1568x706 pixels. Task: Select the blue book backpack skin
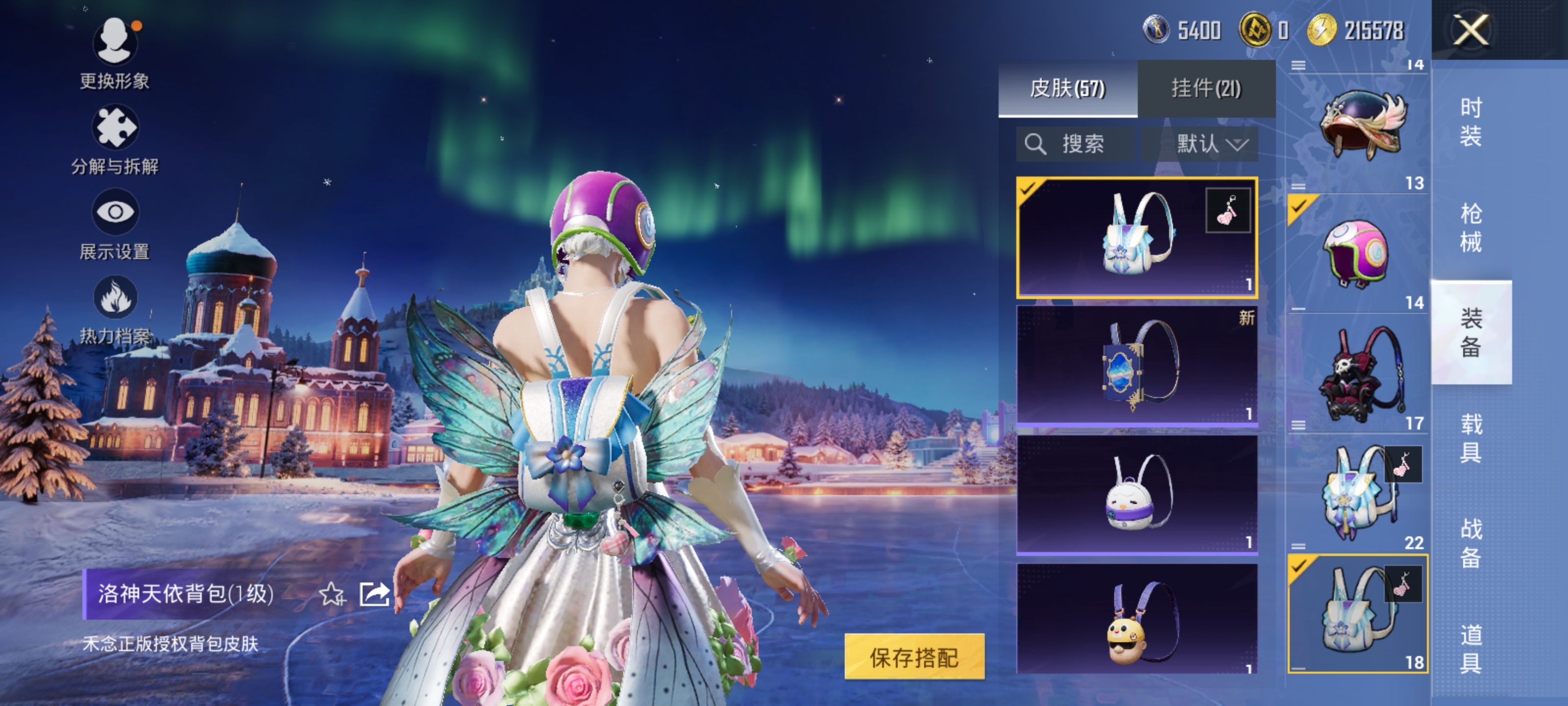click(x=1136, y=365)
